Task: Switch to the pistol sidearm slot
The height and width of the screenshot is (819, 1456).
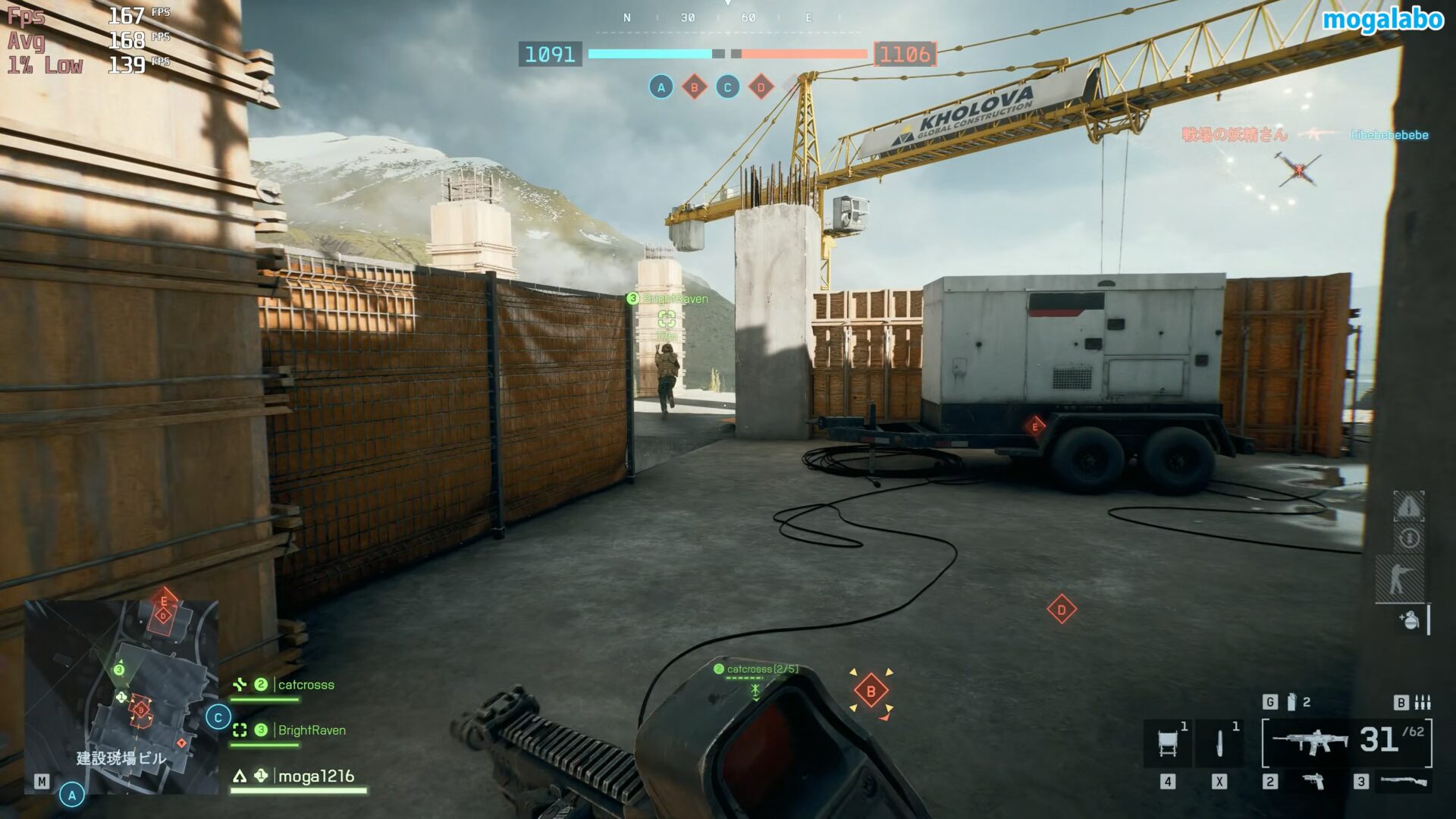Action: pos(1314,781)
